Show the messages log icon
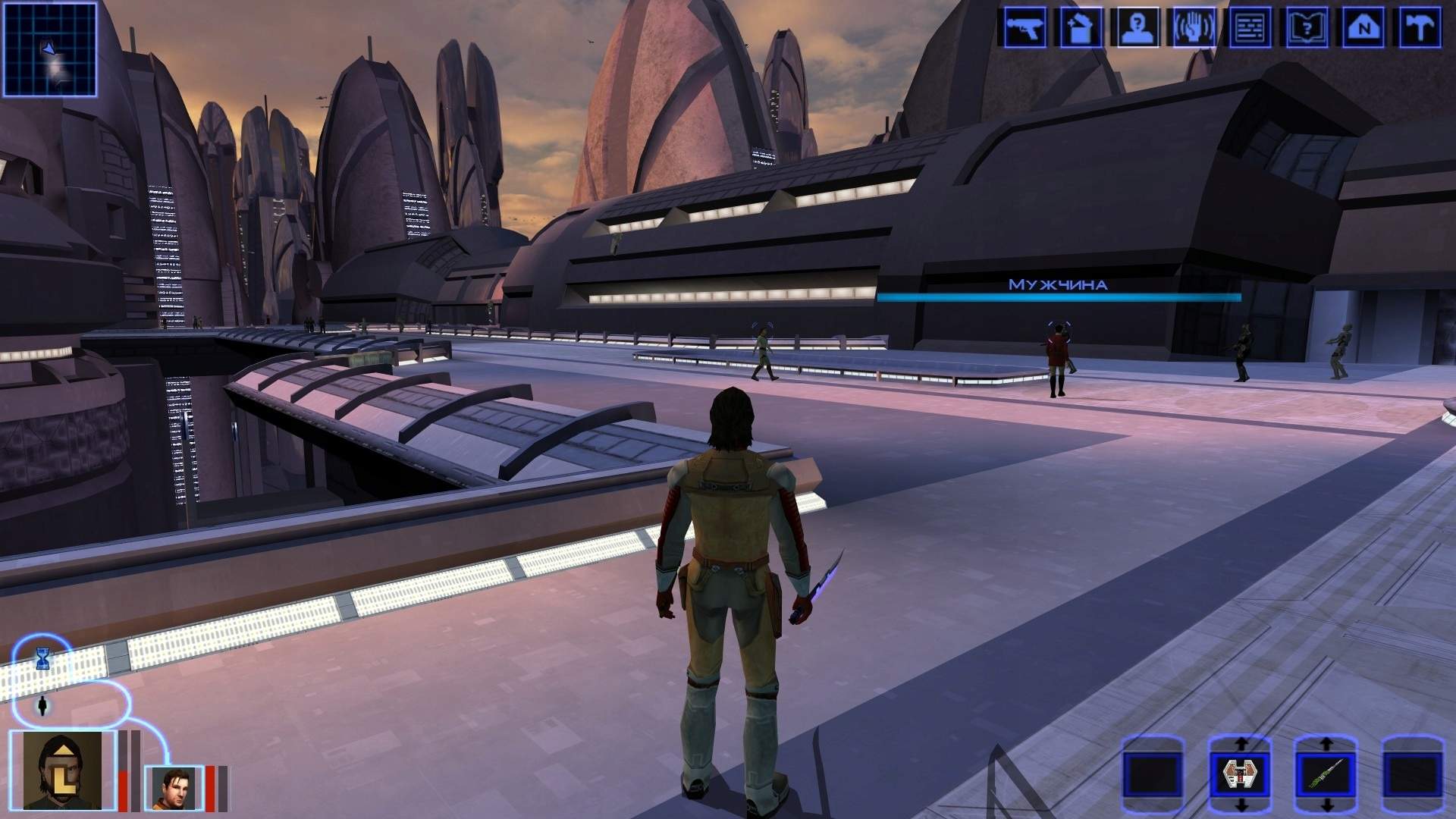Image resolution: width=1456 pixels, height=819 pixels. [1250, 27]
